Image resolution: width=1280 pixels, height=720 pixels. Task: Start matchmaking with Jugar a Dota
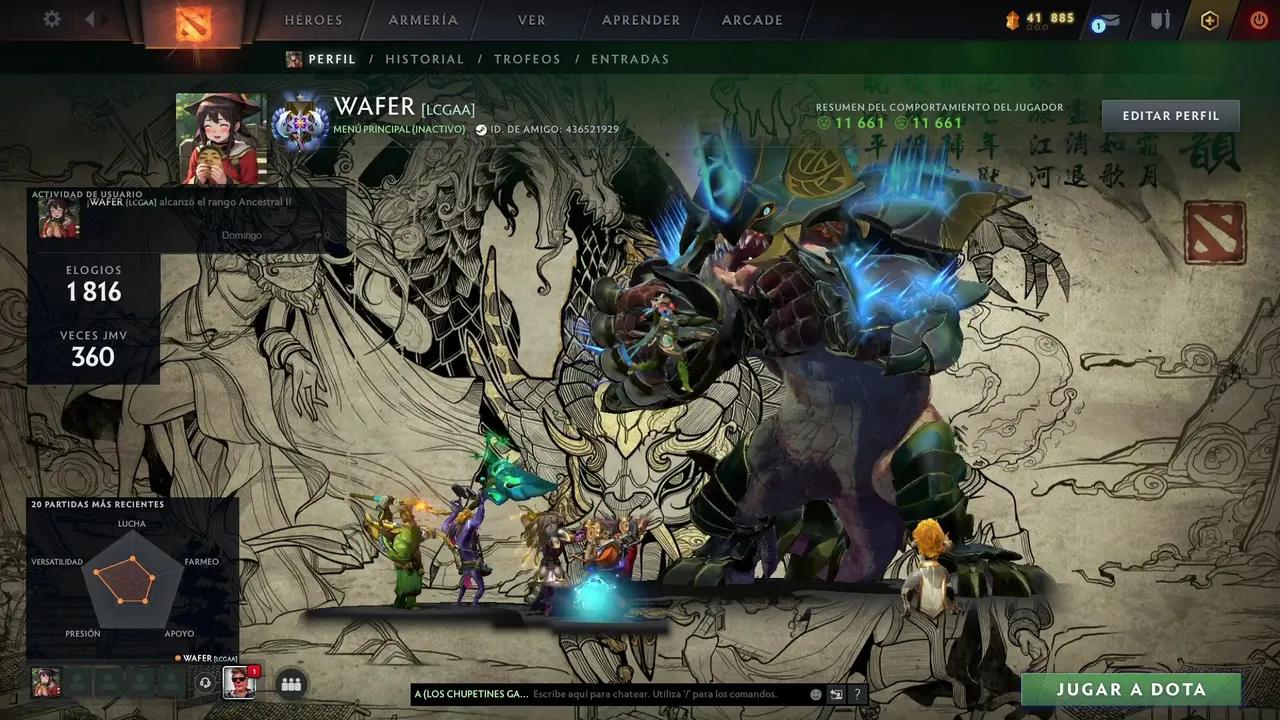click(x=1131, y=689)
